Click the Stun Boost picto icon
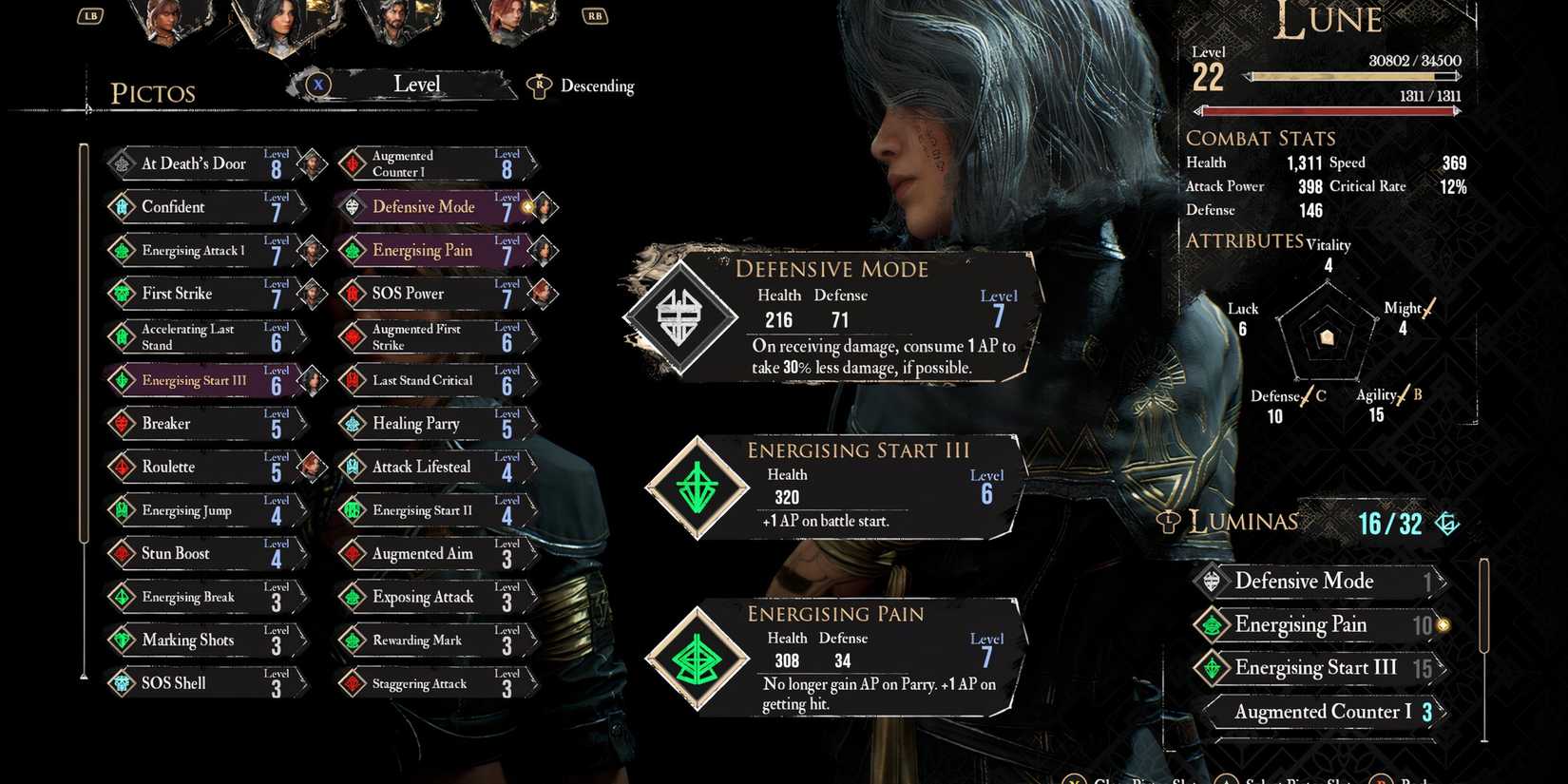The width and height of the screenshot is (1568, 784). pyautogui.click(x=121, y=553)
